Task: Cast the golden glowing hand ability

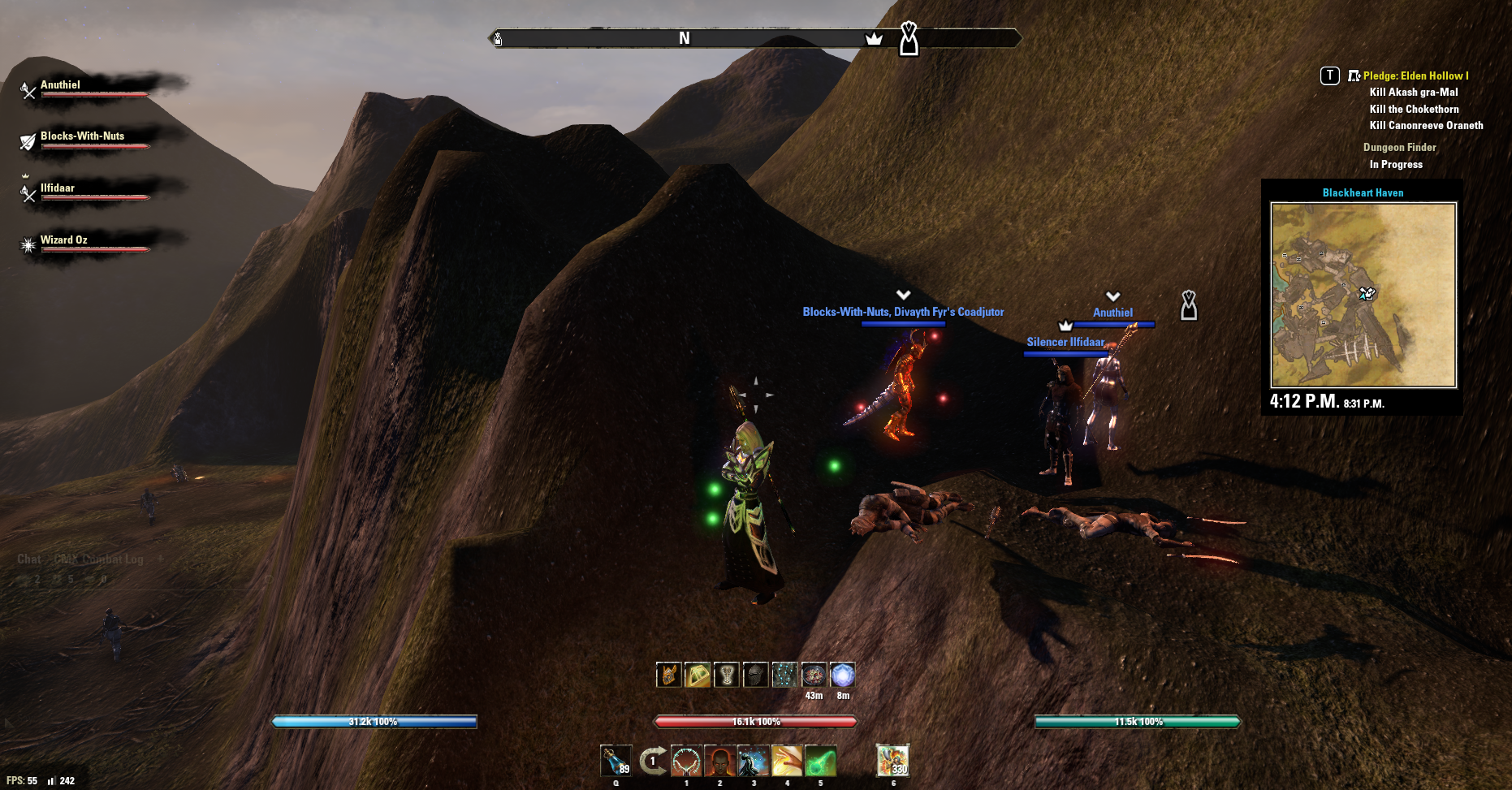Action: tap(787, 761)
